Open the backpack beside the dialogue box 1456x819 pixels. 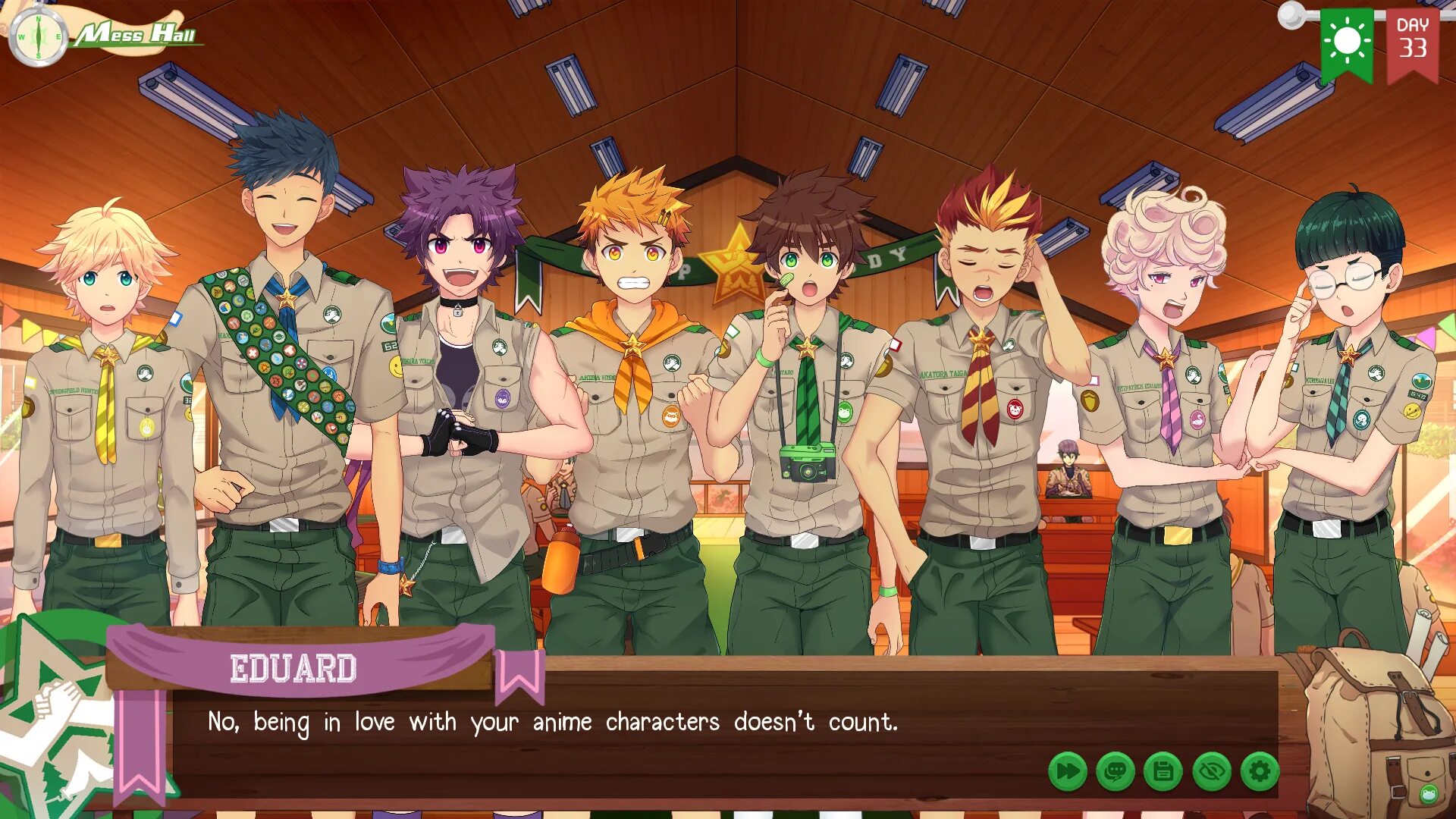[1374, 728]
